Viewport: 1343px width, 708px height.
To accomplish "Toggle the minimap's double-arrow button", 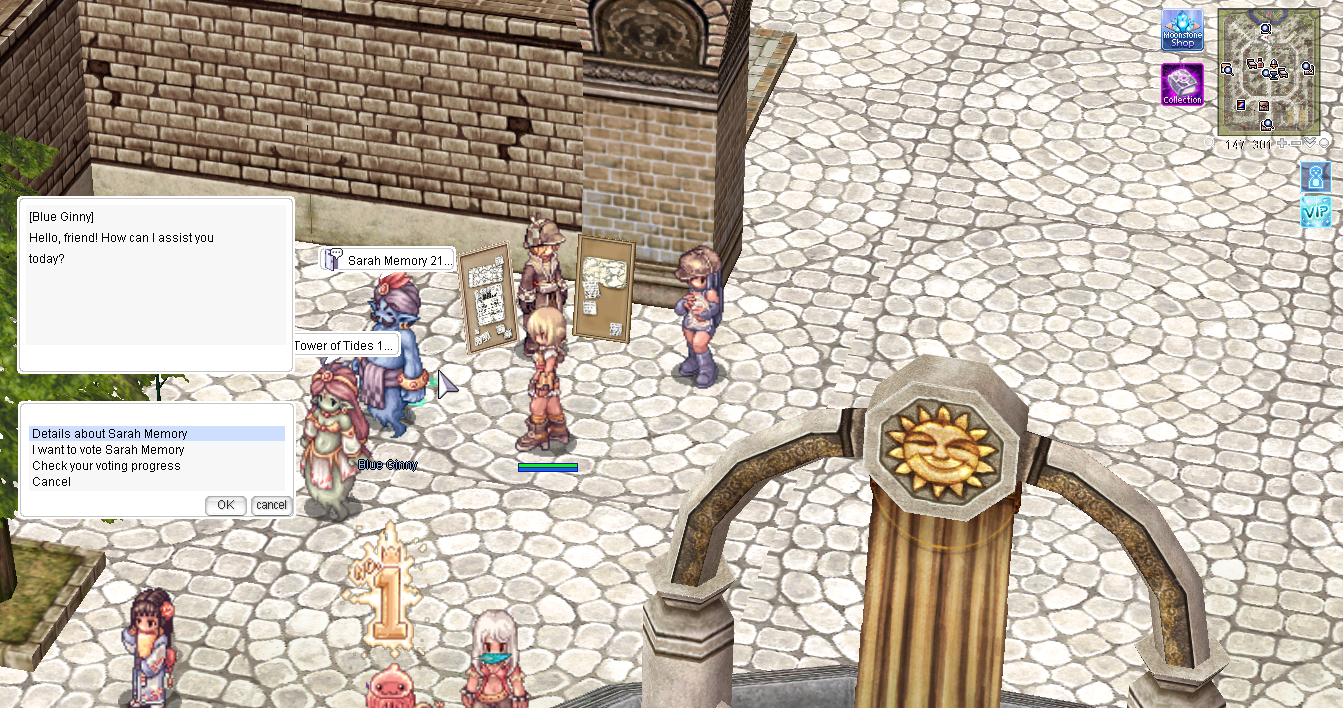I will 1309,144.
